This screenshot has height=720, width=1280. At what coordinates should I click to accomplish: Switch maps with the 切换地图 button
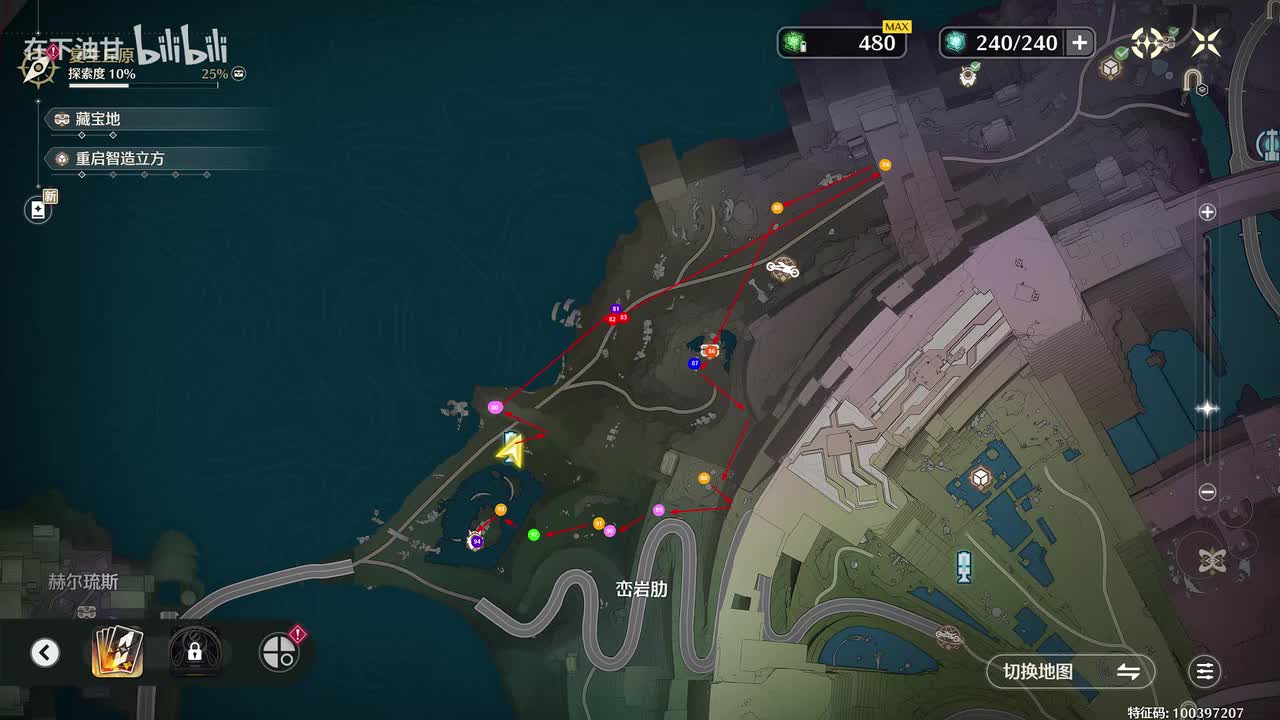1070,672
